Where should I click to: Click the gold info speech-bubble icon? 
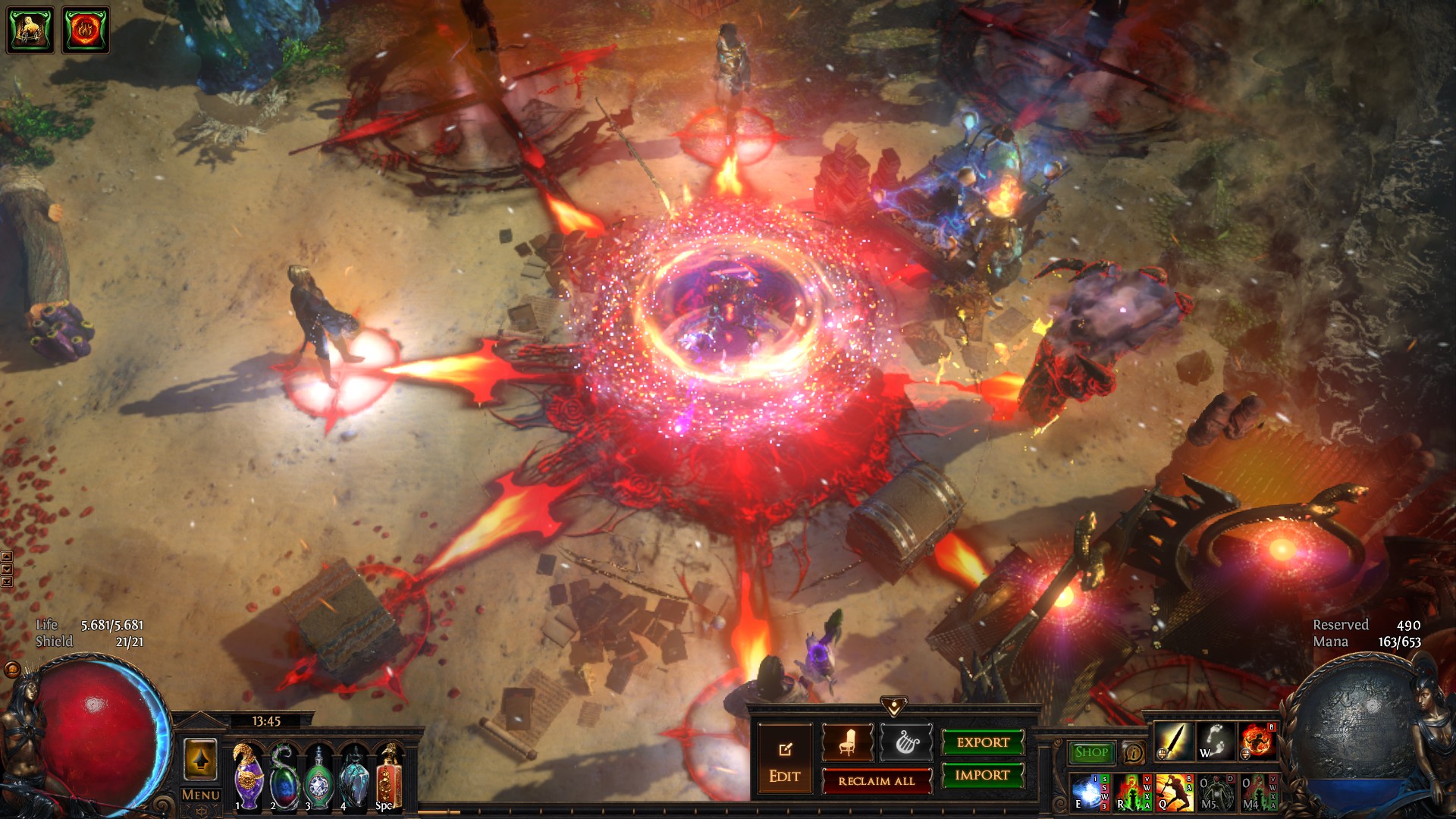[x=1133, y=753]
